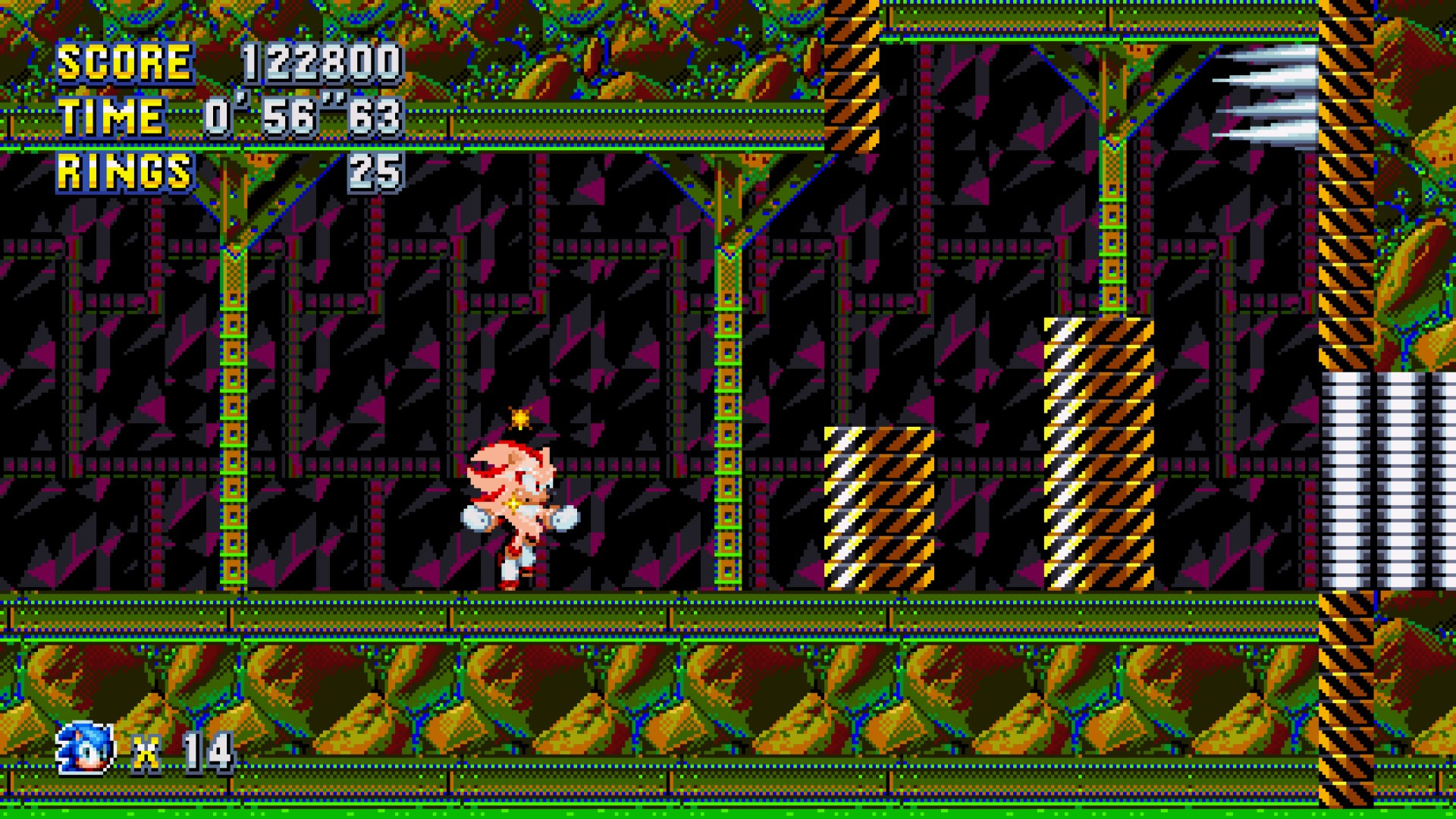Toggle the RINGS display label
The height and width of the screenshot is (819, 1456).
[x=125, y=171]
